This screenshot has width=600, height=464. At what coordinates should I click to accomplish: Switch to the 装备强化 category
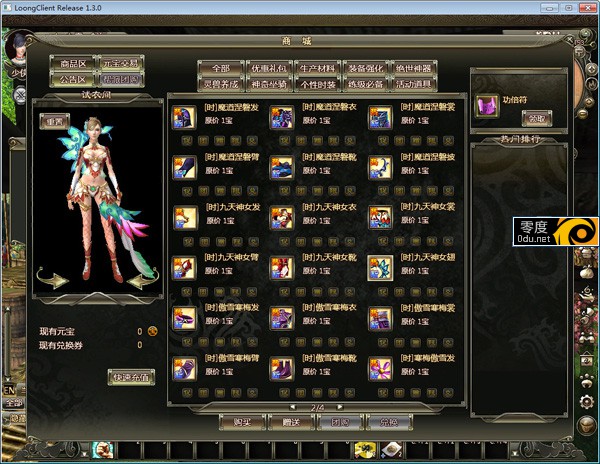(365, 67)
